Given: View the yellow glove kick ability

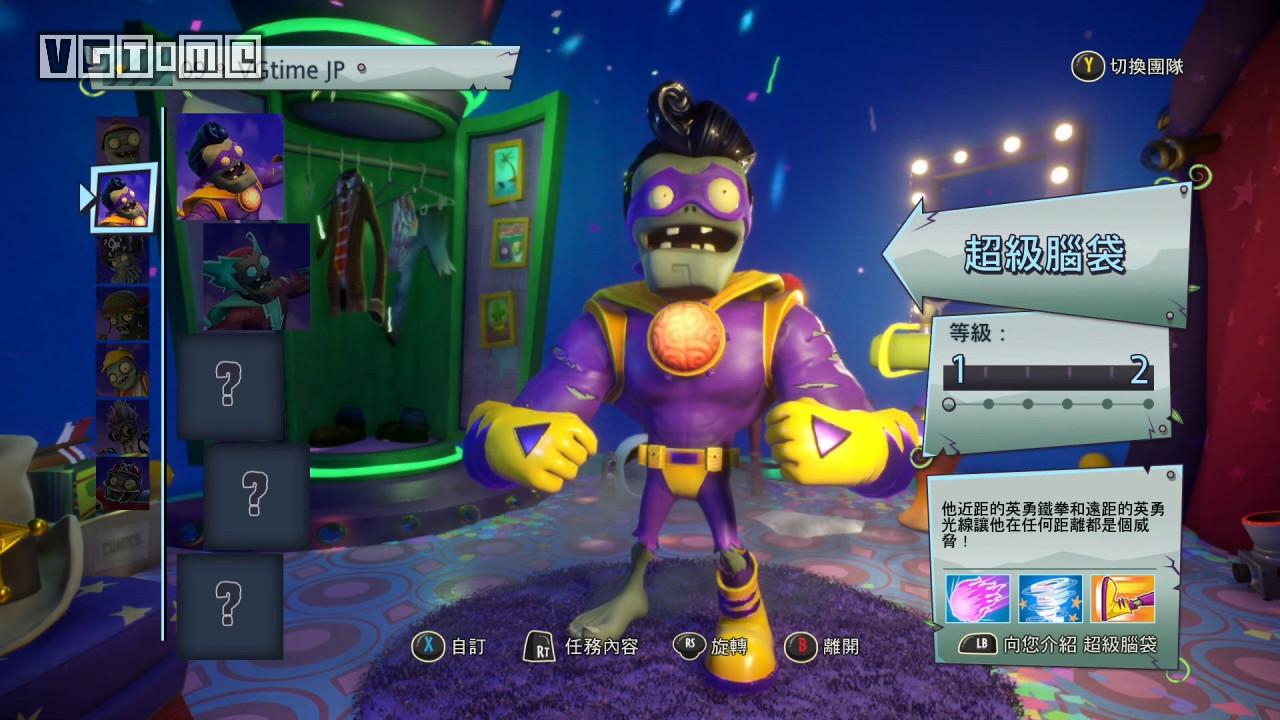Looking at the screenshot, I should (x=1122, y=599).
